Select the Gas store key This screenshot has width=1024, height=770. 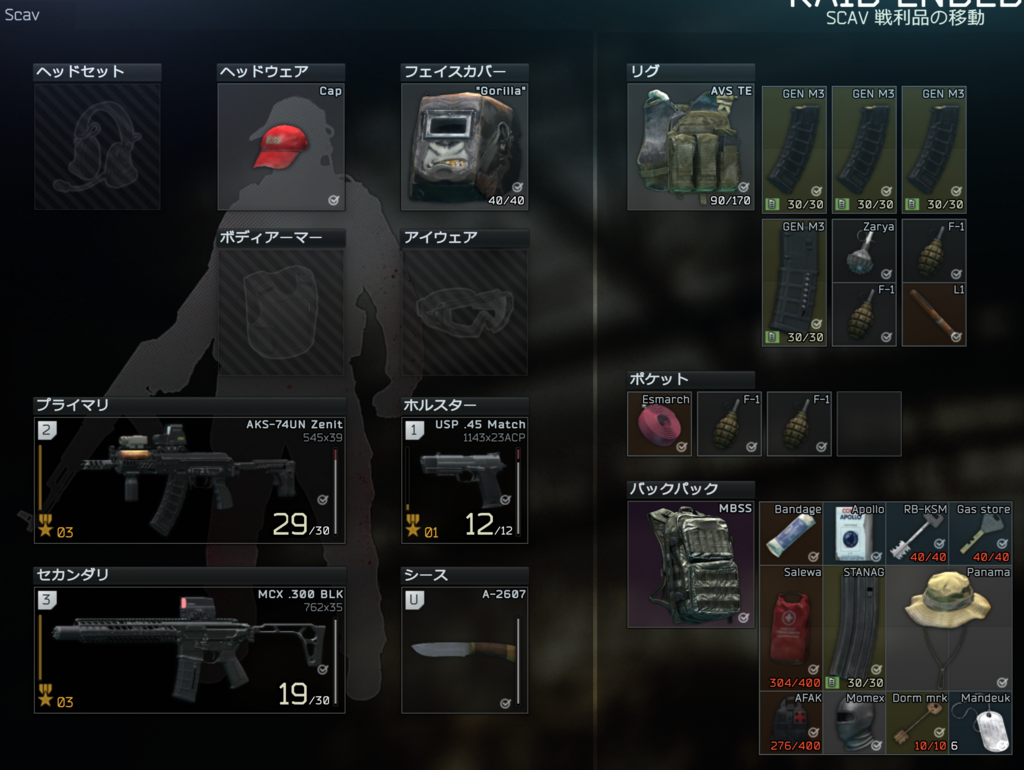coord(982,534)
